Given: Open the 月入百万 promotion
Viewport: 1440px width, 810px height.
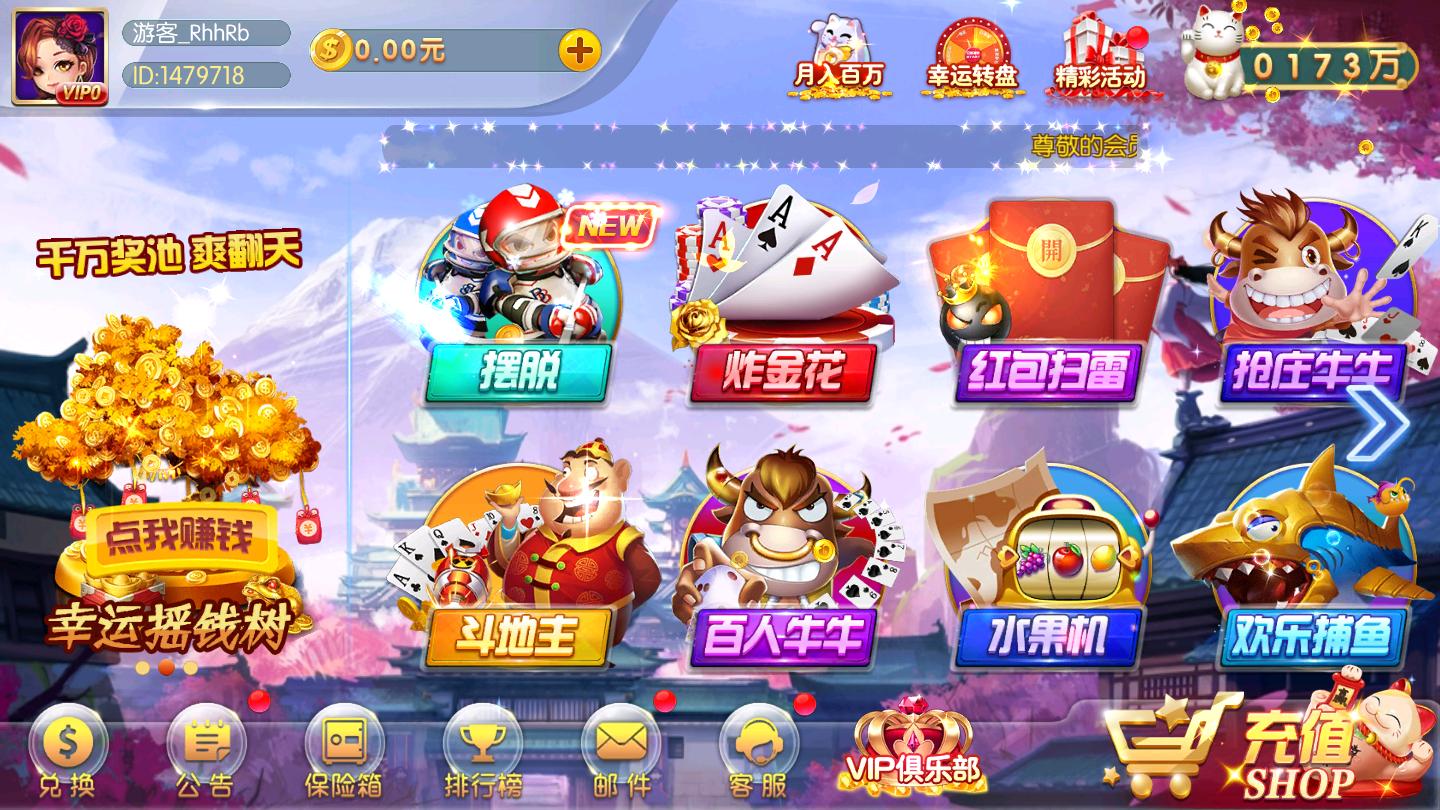Looking at the screenshot, I should (x=838, y=55).
